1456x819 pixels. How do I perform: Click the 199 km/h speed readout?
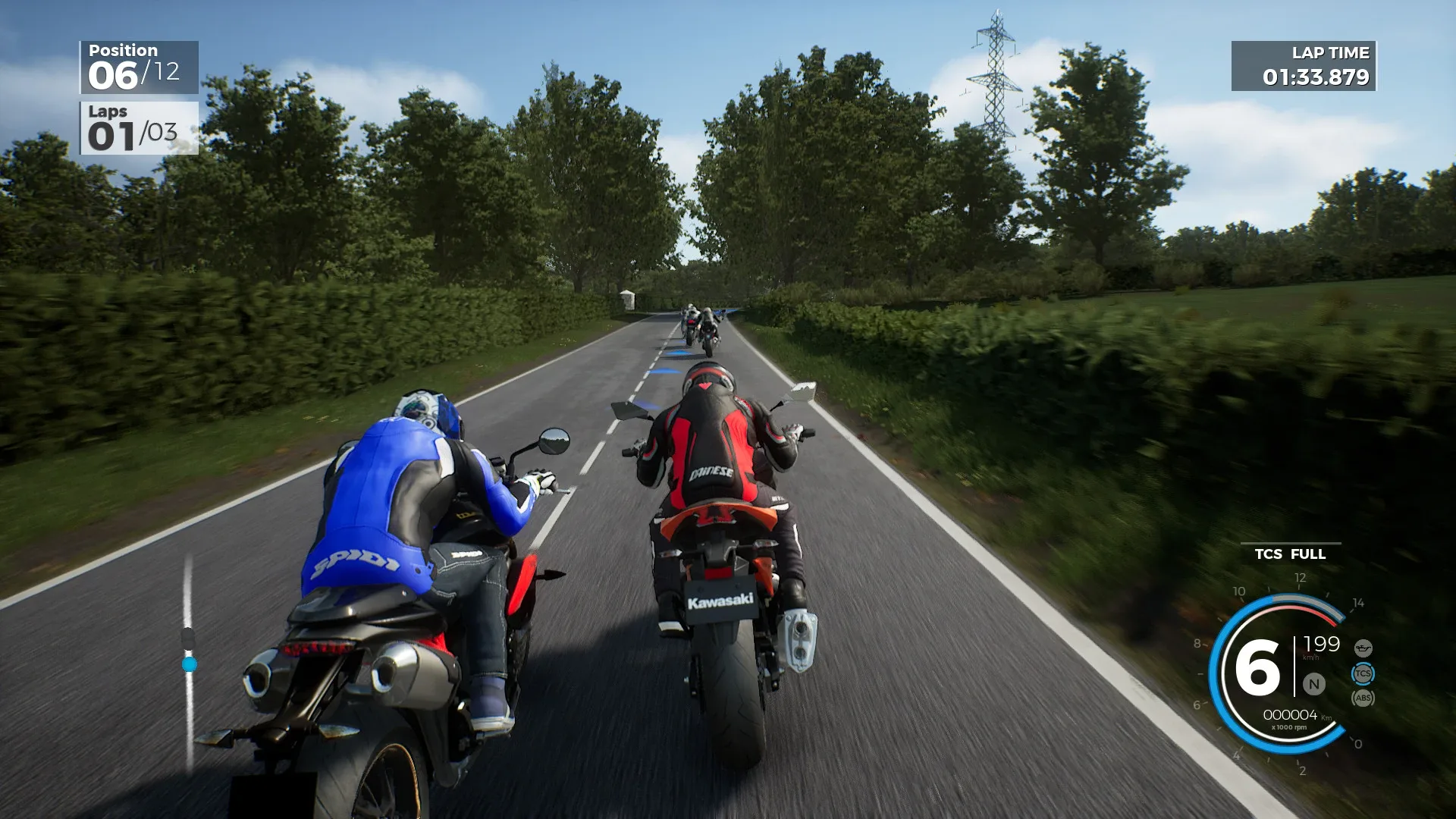click(x=1322, y=645)
